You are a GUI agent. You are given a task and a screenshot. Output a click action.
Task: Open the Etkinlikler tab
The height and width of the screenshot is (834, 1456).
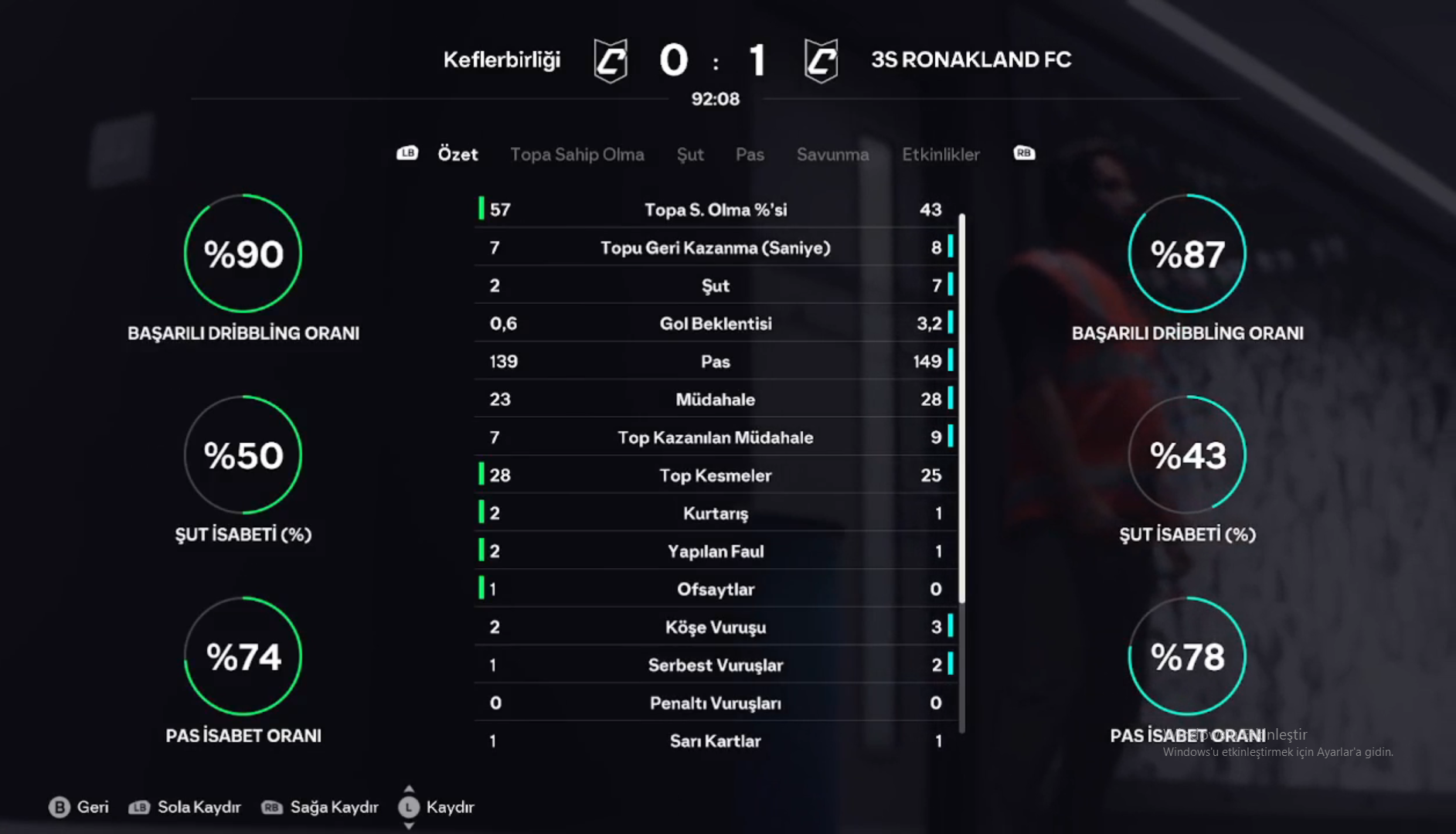[x=941, y=155]
